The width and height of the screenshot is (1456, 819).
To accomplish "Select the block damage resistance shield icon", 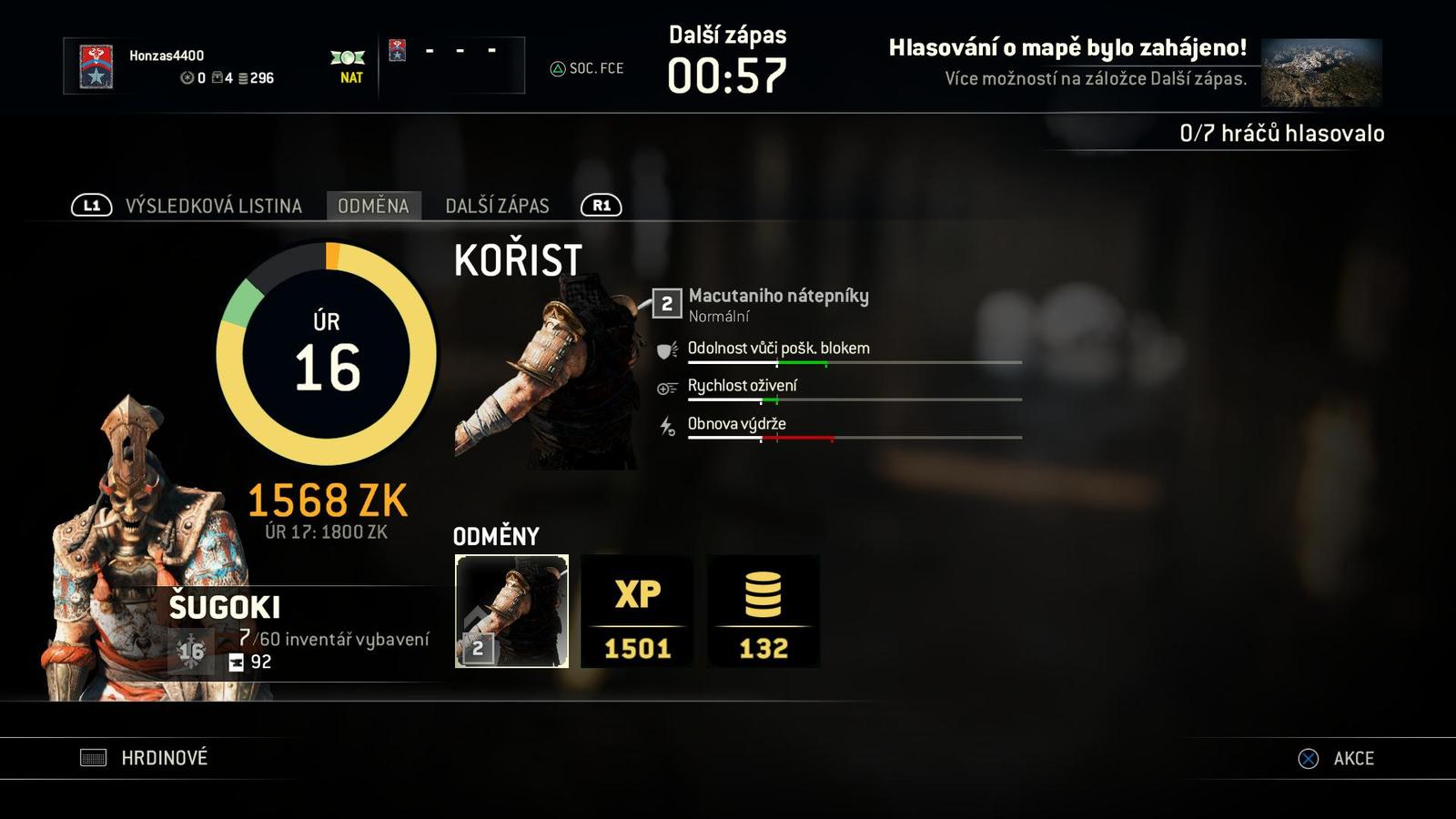I will 666,349.
